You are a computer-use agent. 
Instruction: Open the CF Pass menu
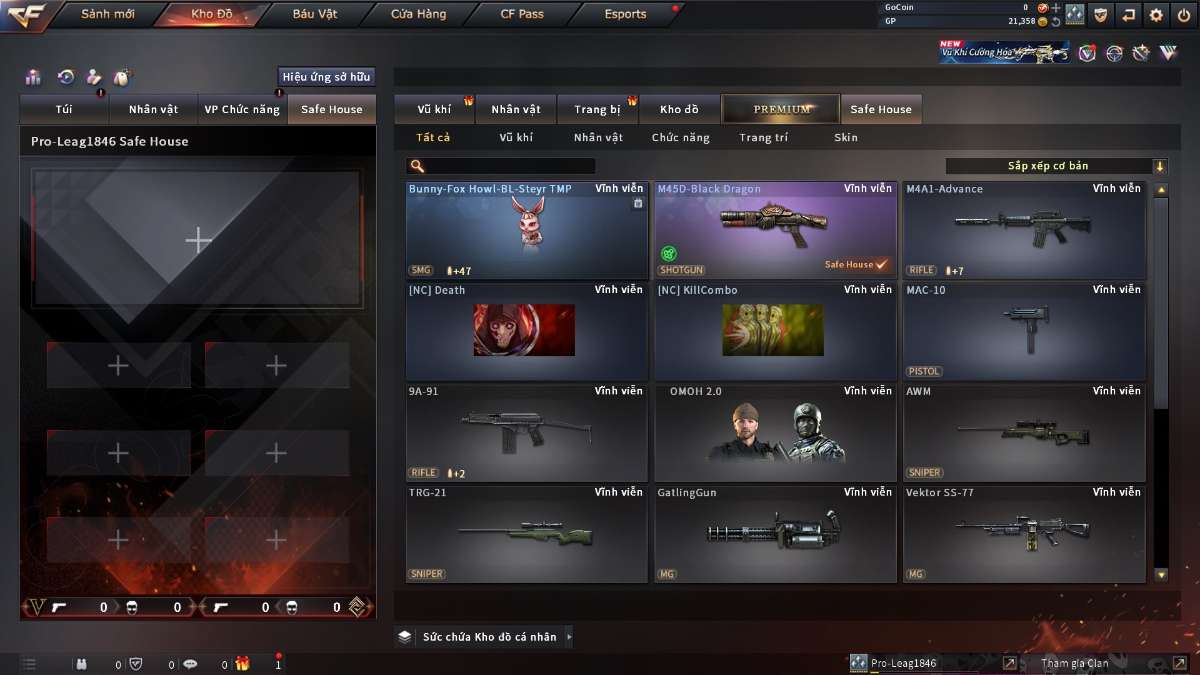522,14
